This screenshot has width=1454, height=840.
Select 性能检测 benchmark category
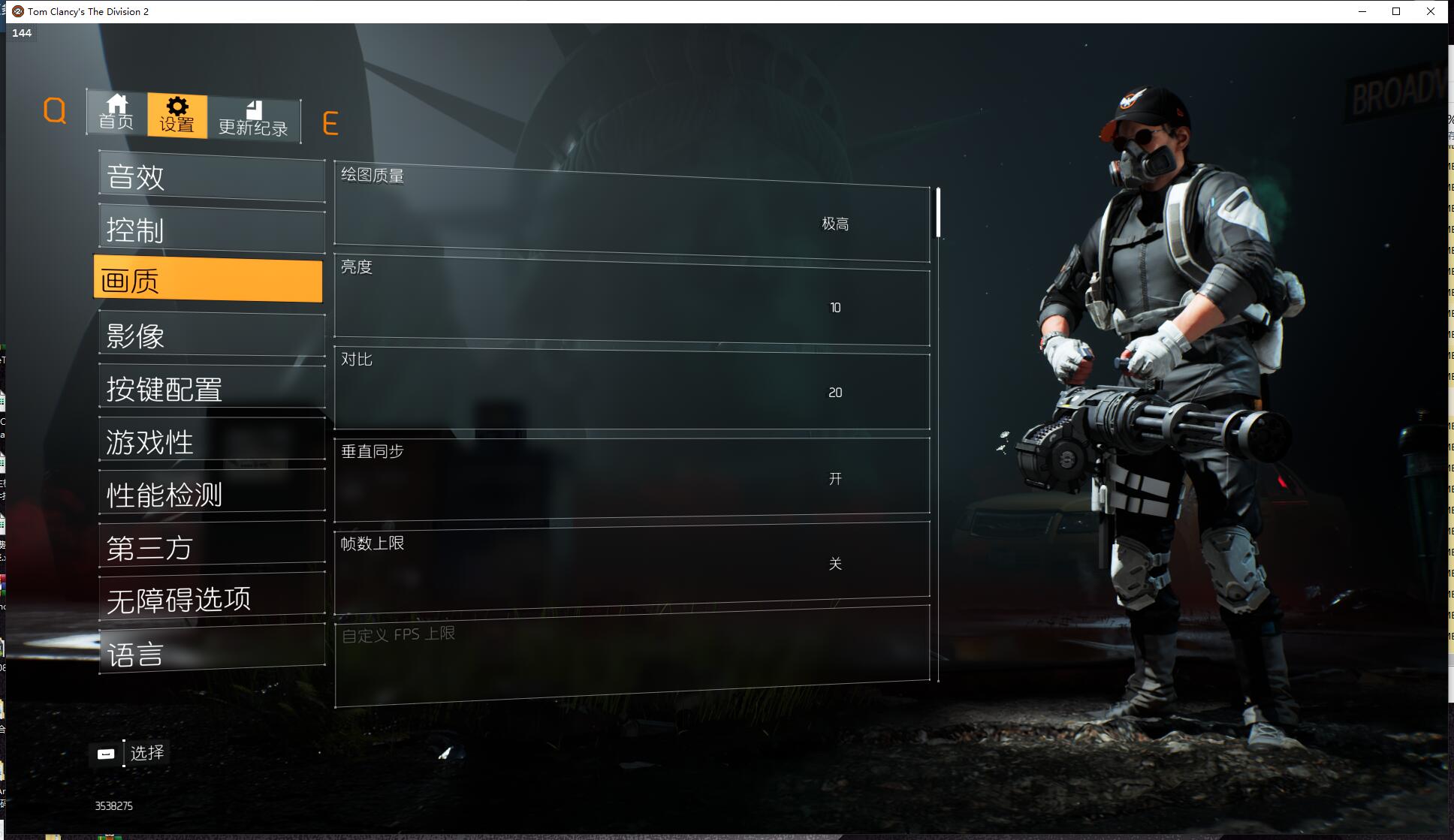[212, 495]
